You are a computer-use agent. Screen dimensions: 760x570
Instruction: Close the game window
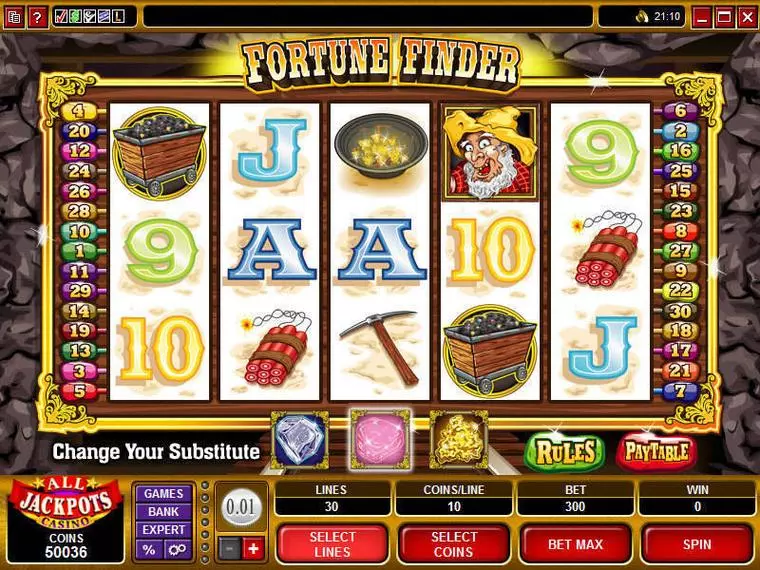pyautogui.click(x=745, y=16)
